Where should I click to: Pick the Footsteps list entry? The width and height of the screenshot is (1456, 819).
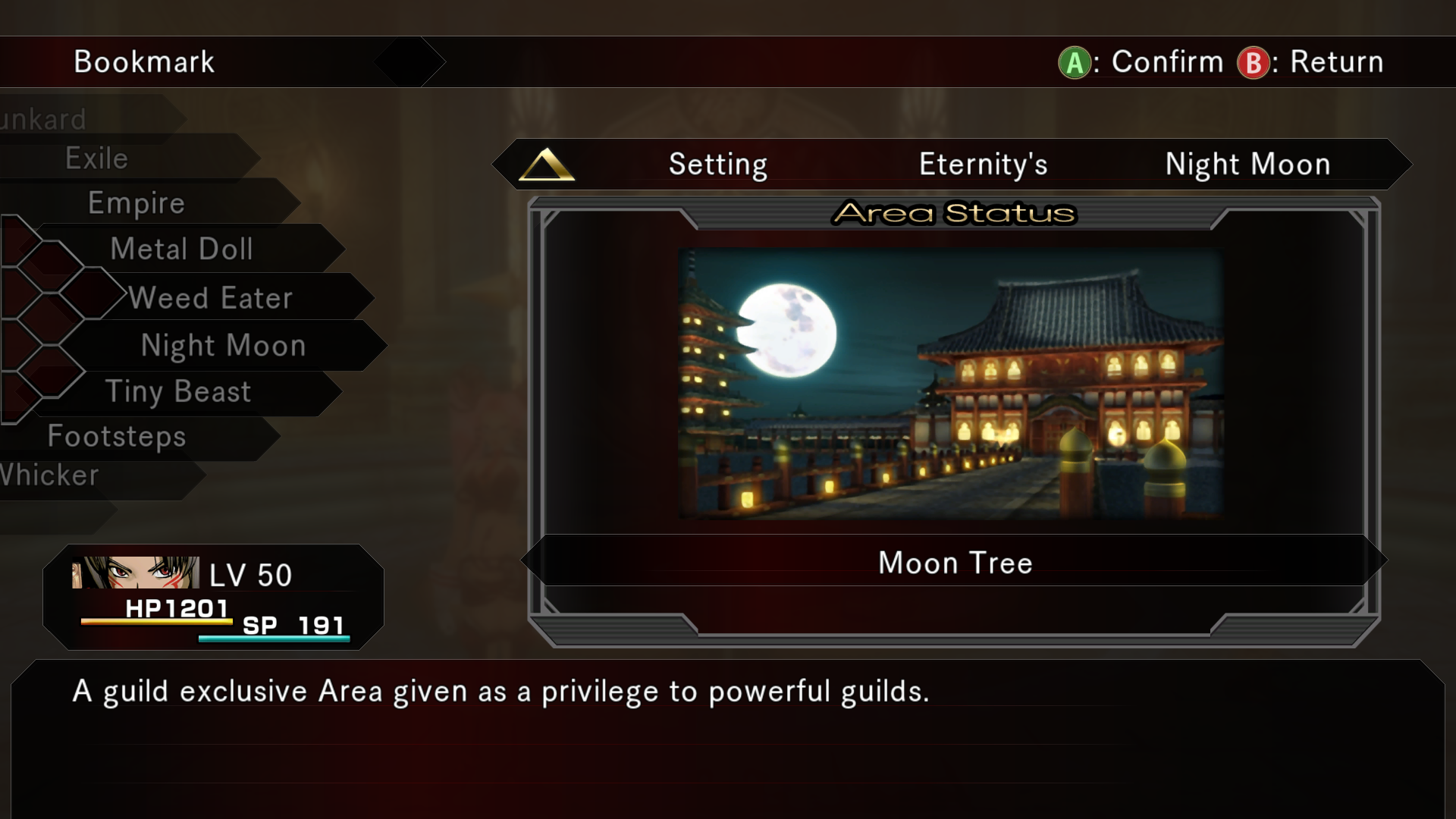click(x=117, y=436)
